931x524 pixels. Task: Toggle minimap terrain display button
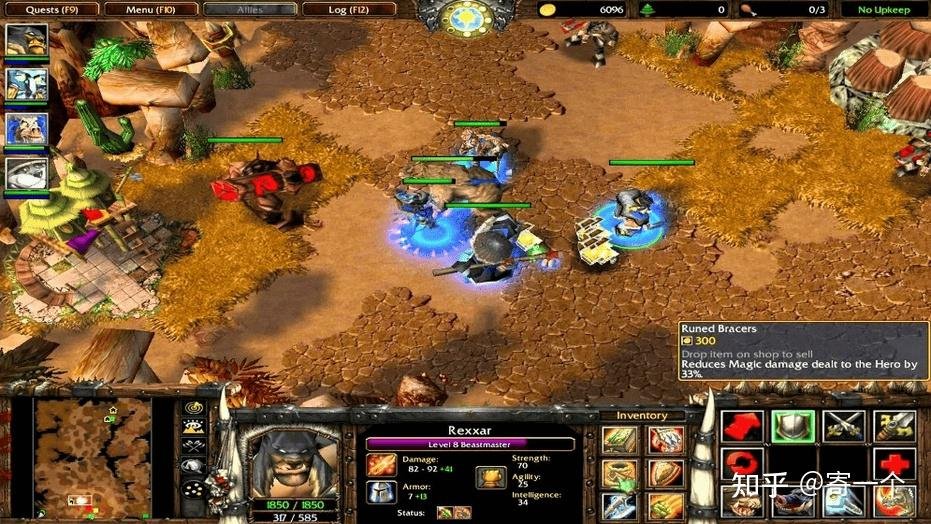pos(194,429)
